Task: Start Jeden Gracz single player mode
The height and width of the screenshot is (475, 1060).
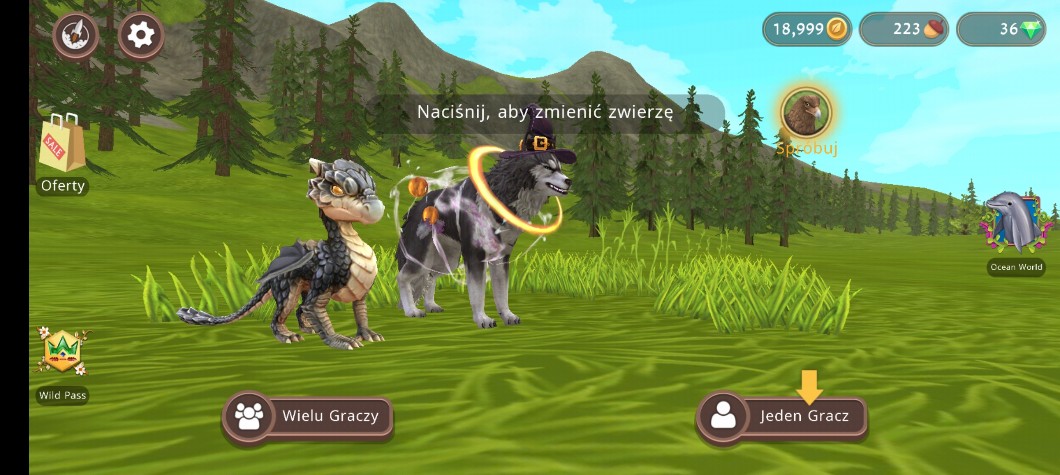Action: tap(782, 416)
